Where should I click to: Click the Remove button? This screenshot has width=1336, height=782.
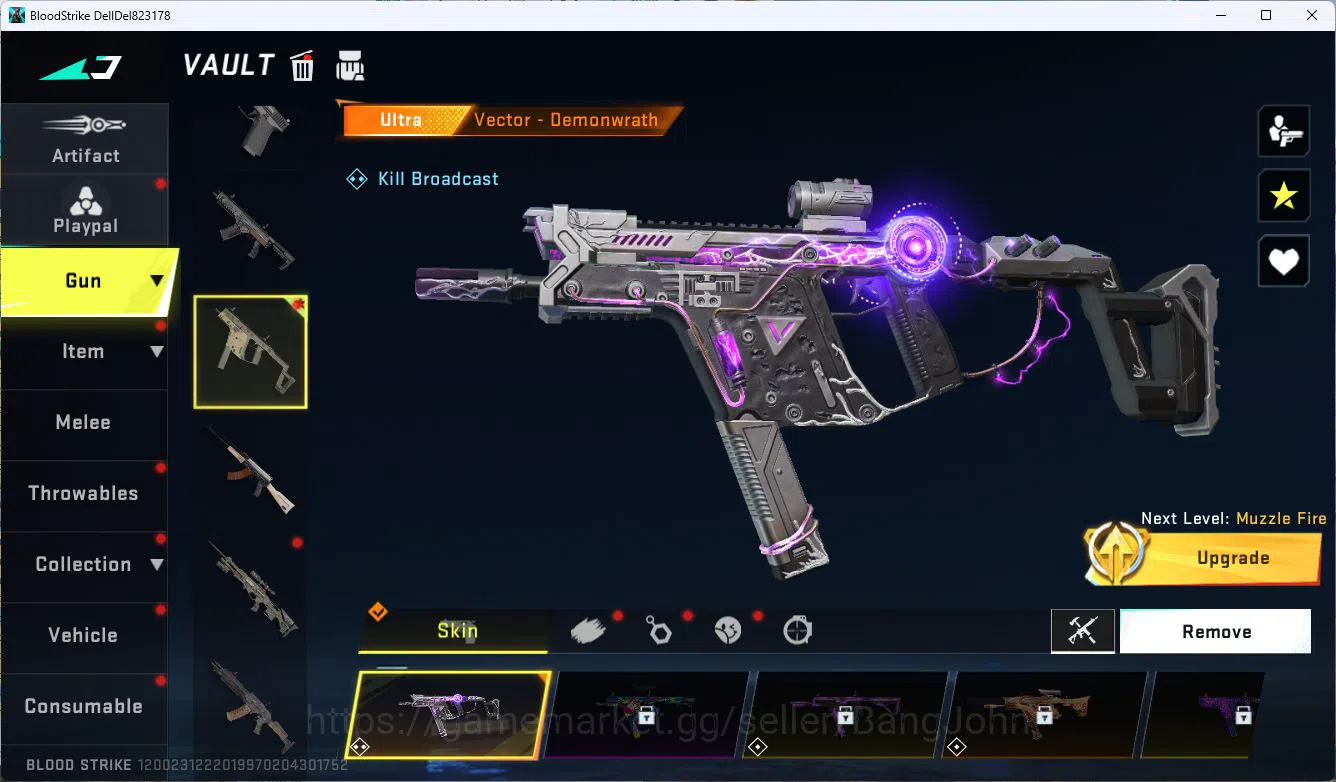tap(1215, 631)
